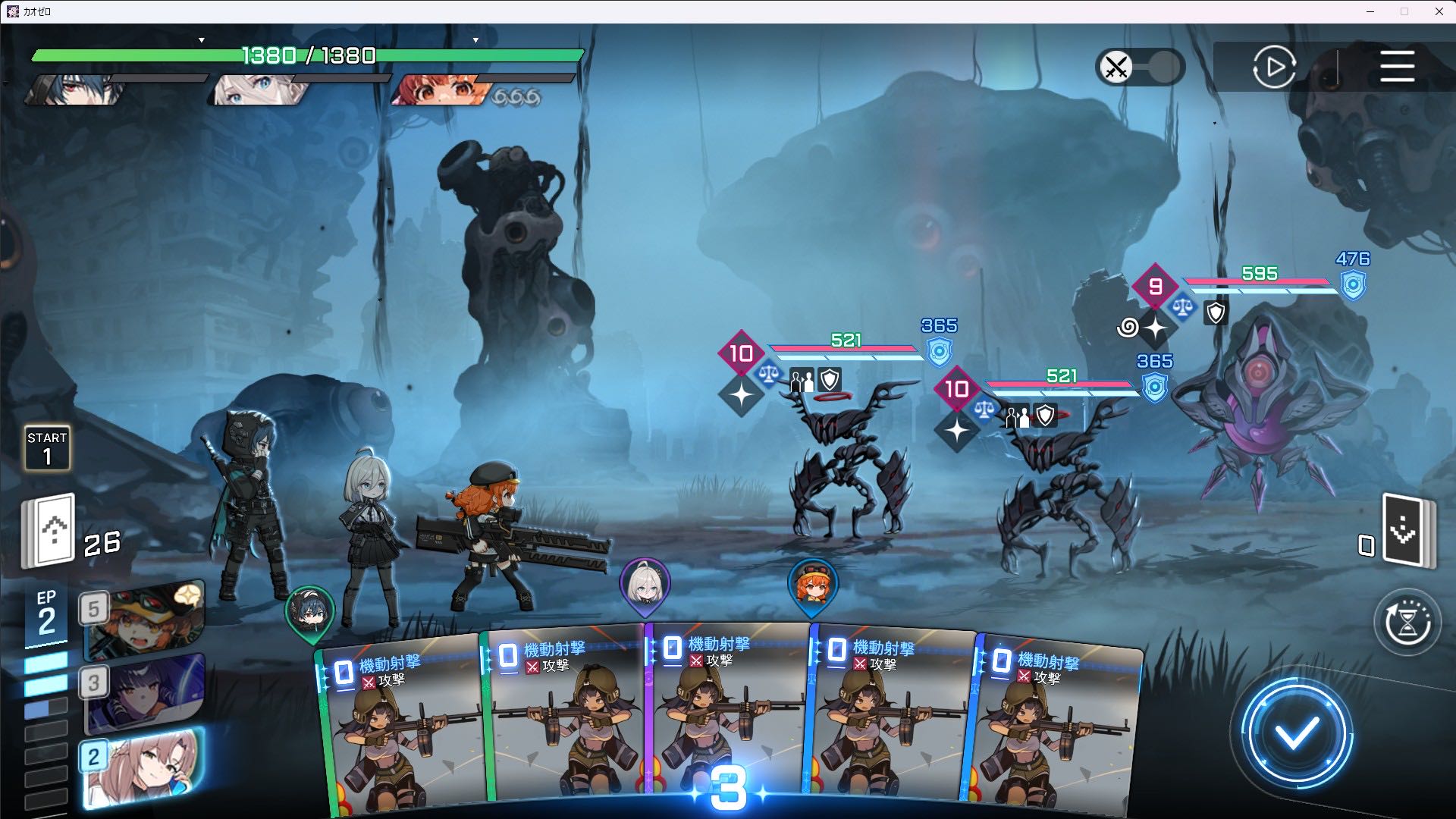Screen dimensions: 1456x819
Task: Activate the cost 2 pink-haired skill
Action: point(144,766)
